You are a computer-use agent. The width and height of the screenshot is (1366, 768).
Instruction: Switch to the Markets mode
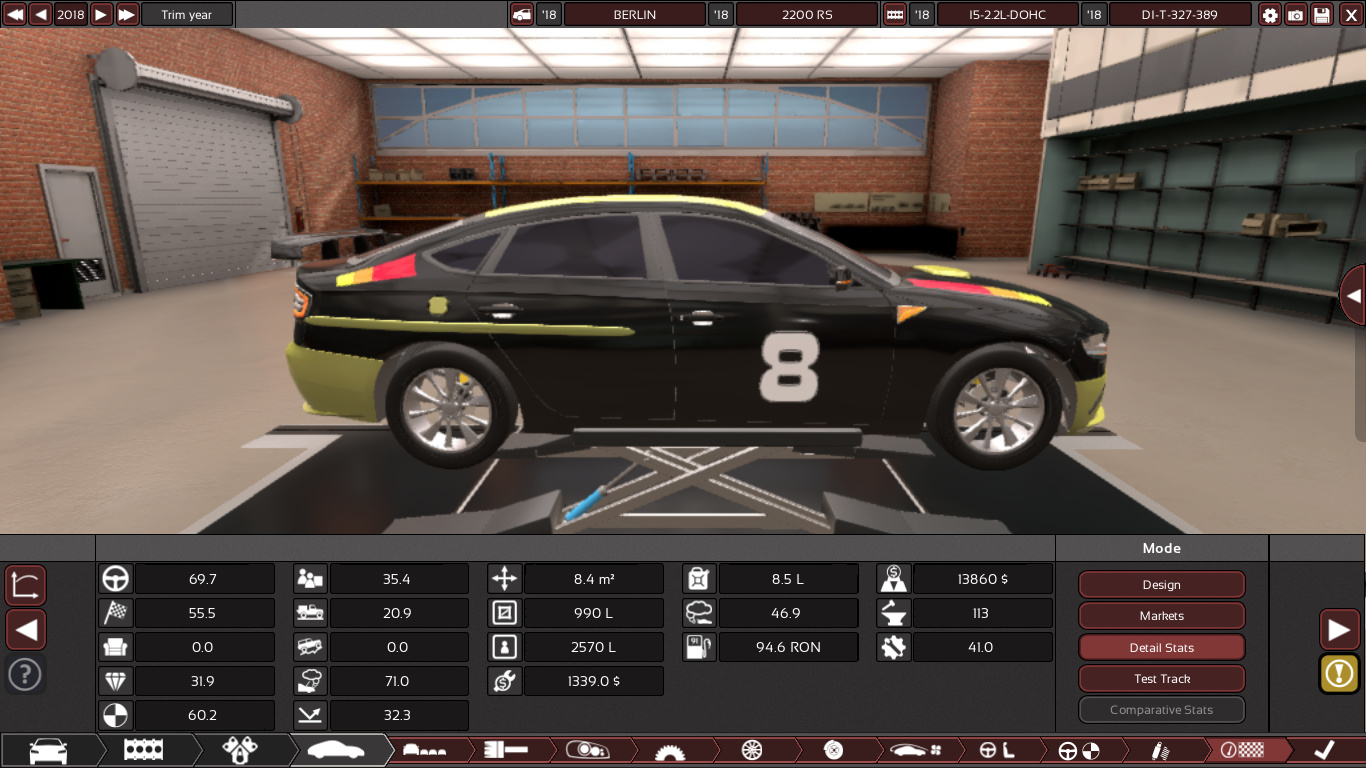coord(1161,616)
